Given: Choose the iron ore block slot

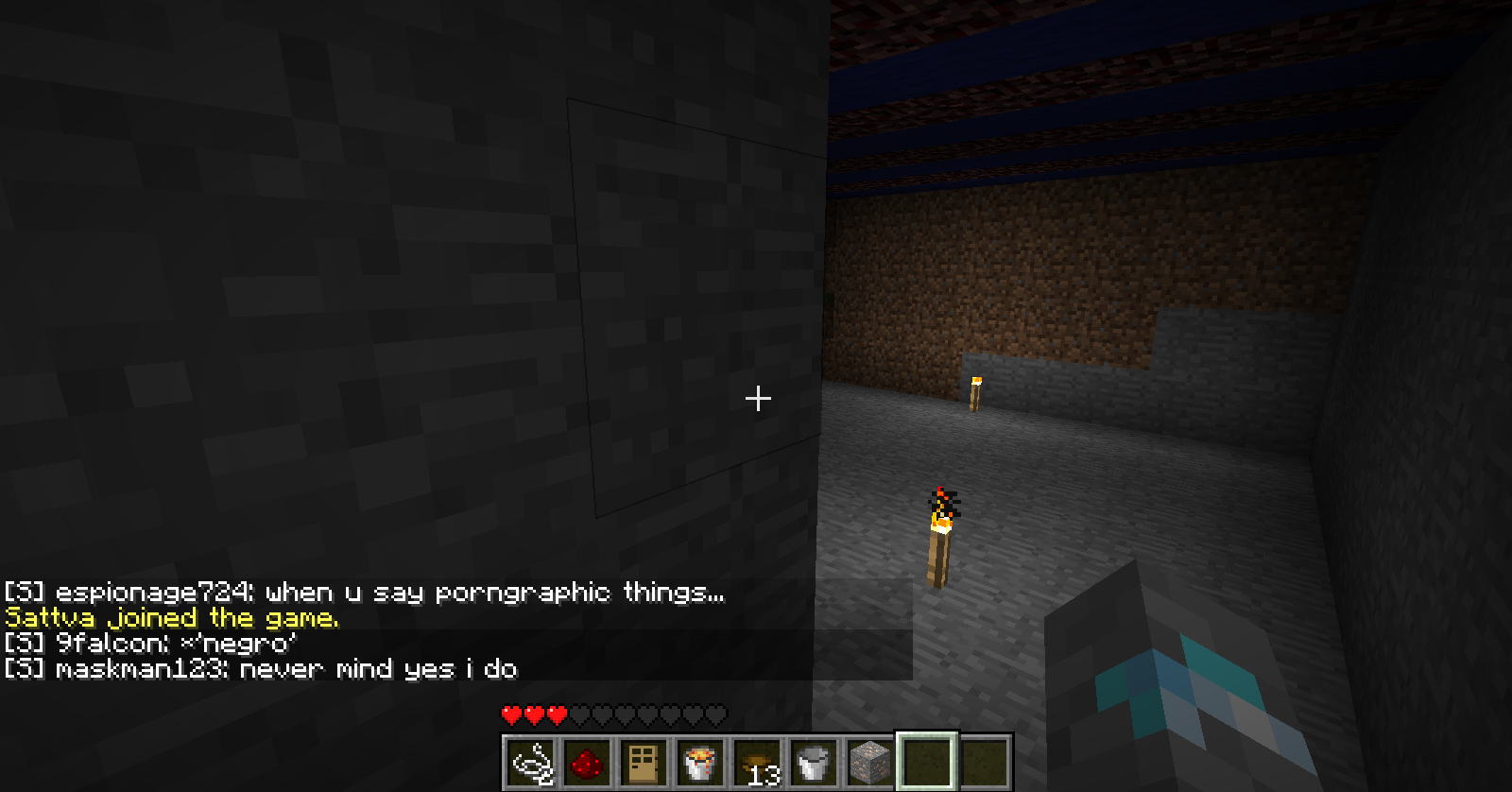Looking at the screenshot, I should (869, 762).
